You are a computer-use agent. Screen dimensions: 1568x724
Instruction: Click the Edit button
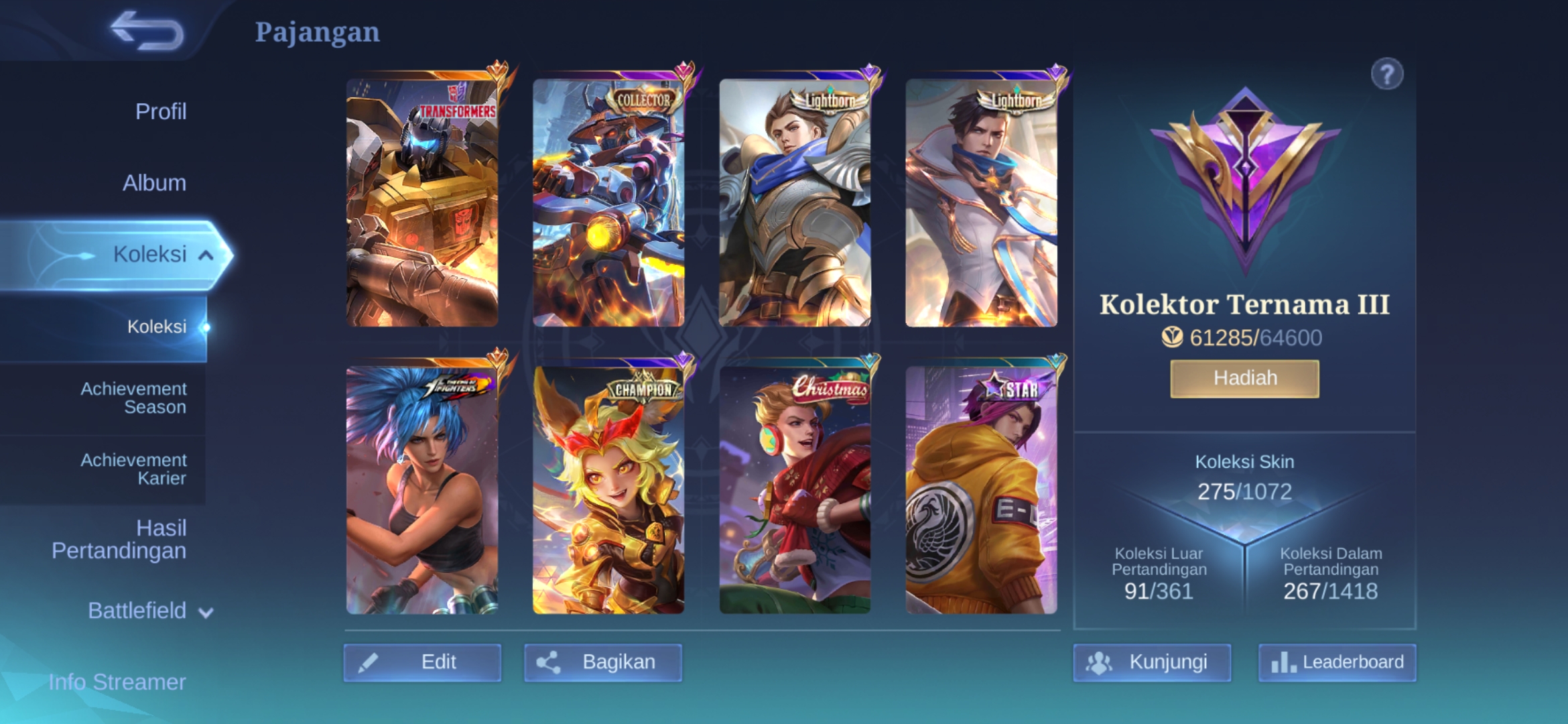tap(422, 662)
